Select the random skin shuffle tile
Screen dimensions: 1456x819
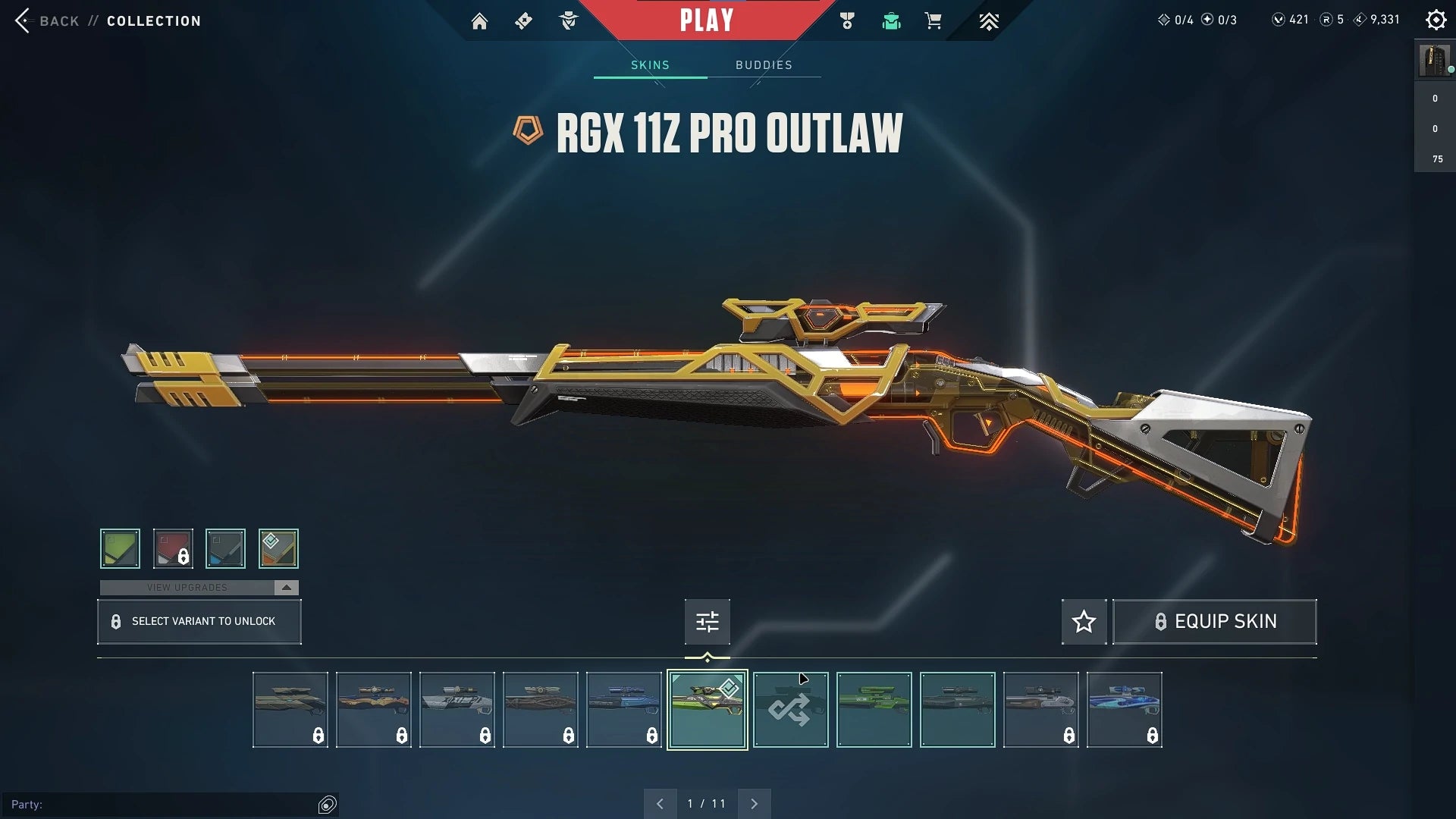(x=791, y=710)
